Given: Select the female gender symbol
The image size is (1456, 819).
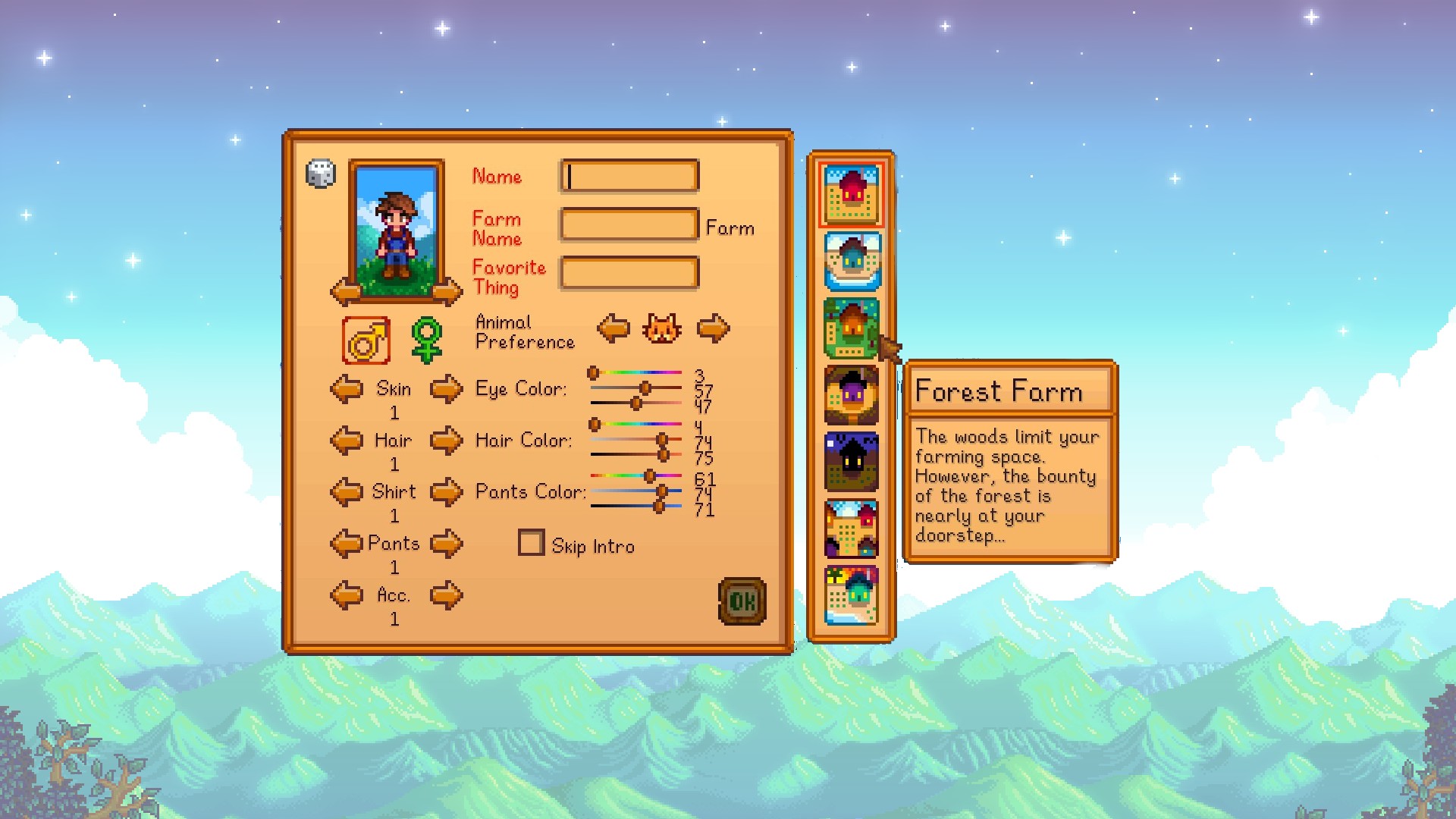Looking at the screenshot, I should [427, 339].
